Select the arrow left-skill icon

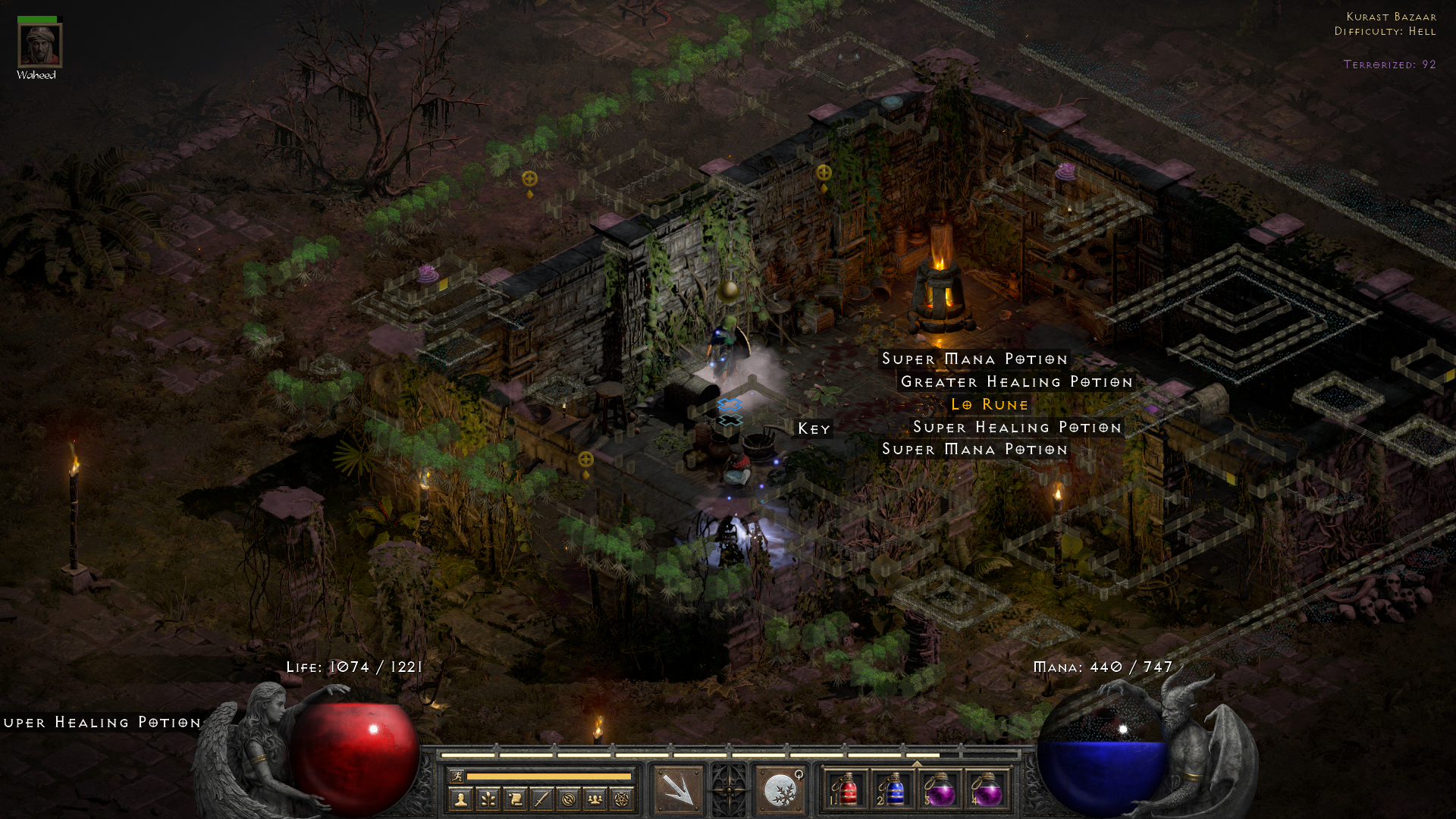(679, 790)
